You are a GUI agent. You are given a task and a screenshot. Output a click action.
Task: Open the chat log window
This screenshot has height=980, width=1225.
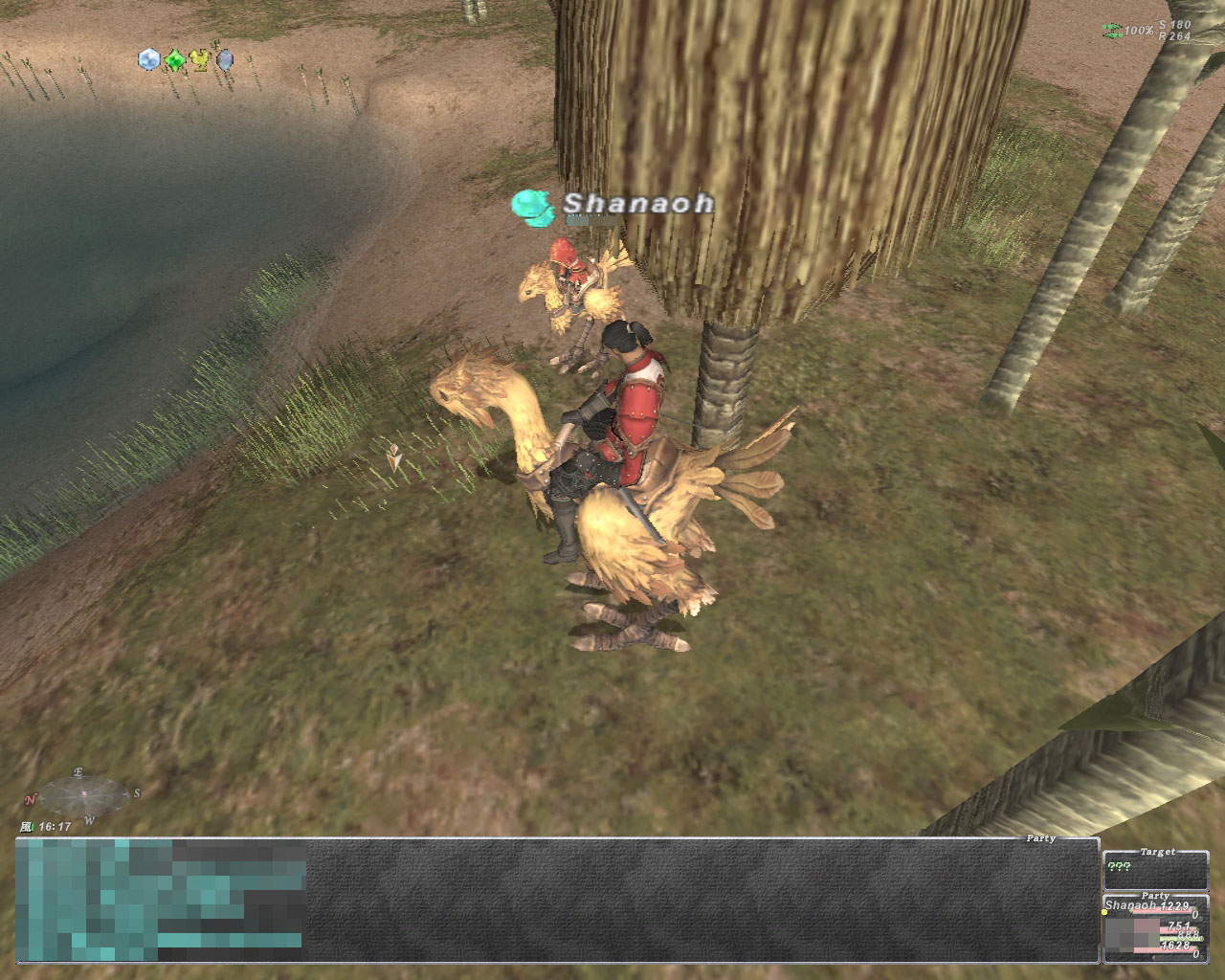tap(555, 900)
